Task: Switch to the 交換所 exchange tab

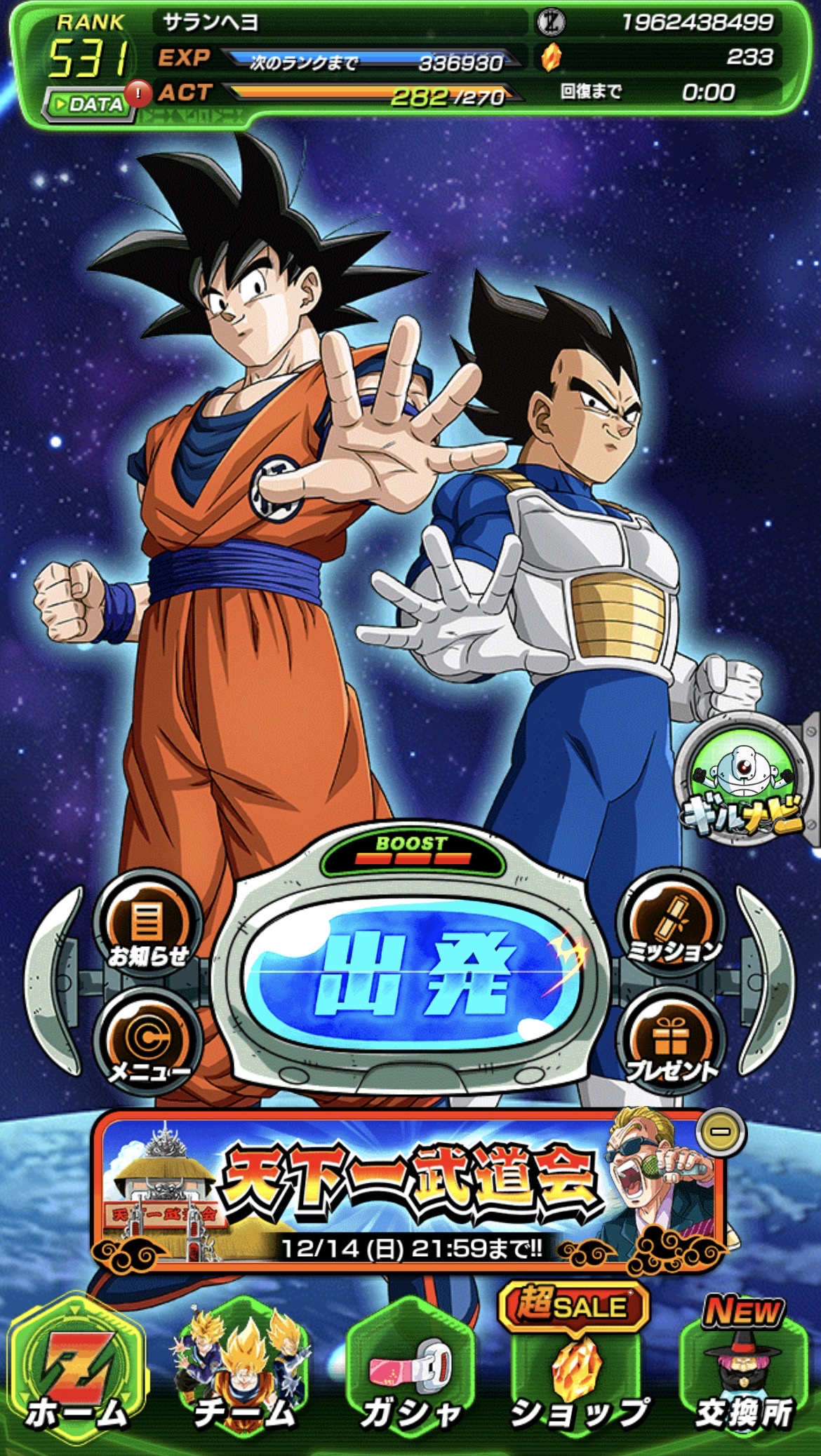Action: click(742, 1371)
